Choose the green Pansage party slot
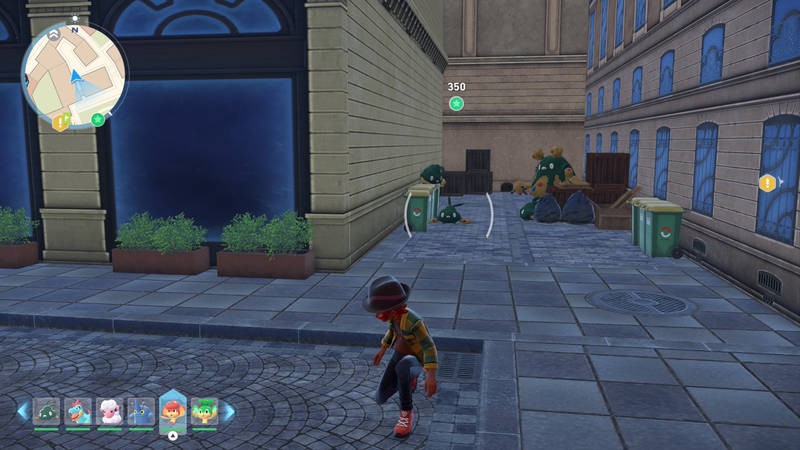This screenshot has height=450, width=800. point(204,411)
